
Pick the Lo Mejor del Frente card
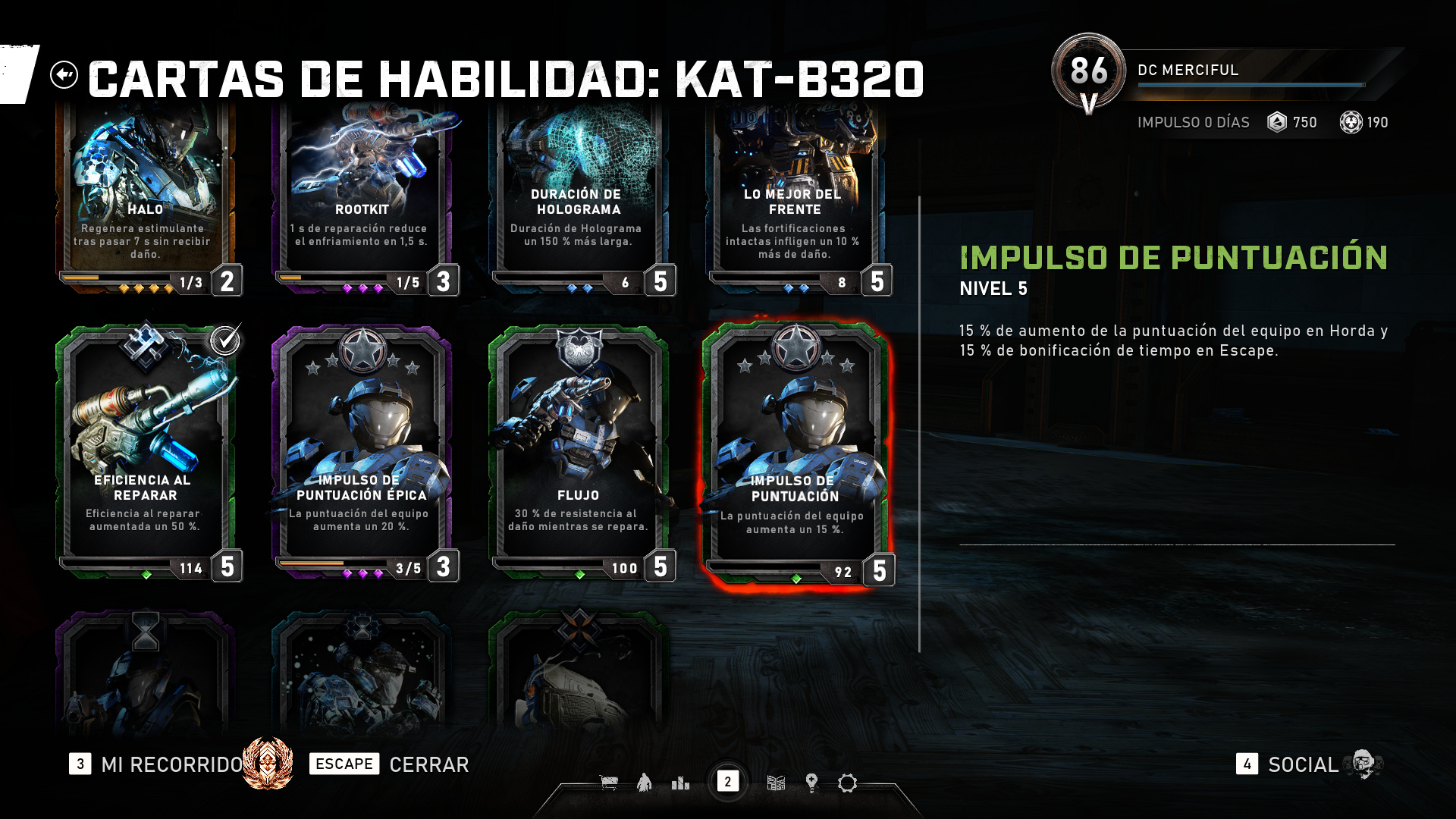[795, 197]
